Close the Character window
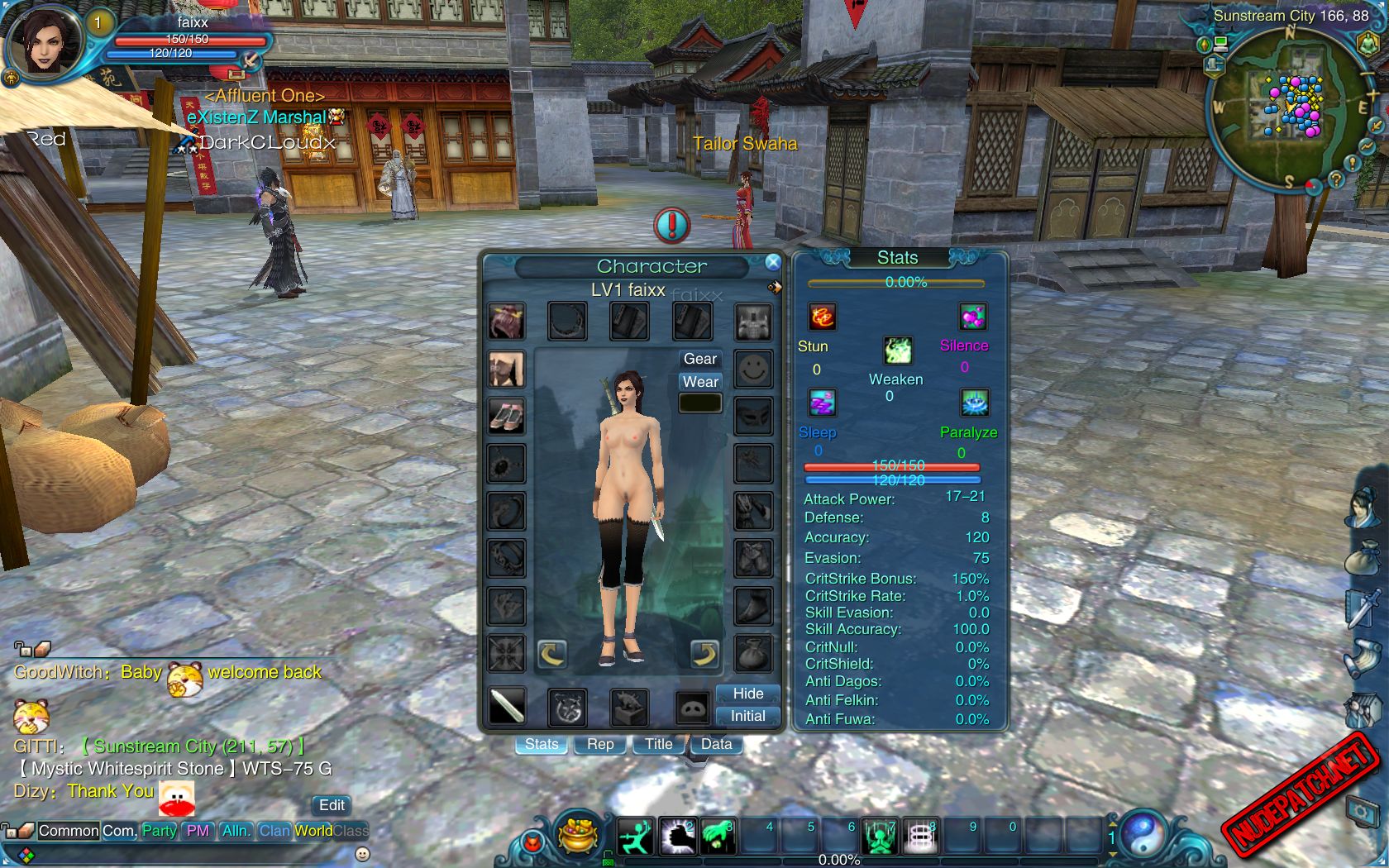The image size is (1389, 868). (x=773, y=263)
